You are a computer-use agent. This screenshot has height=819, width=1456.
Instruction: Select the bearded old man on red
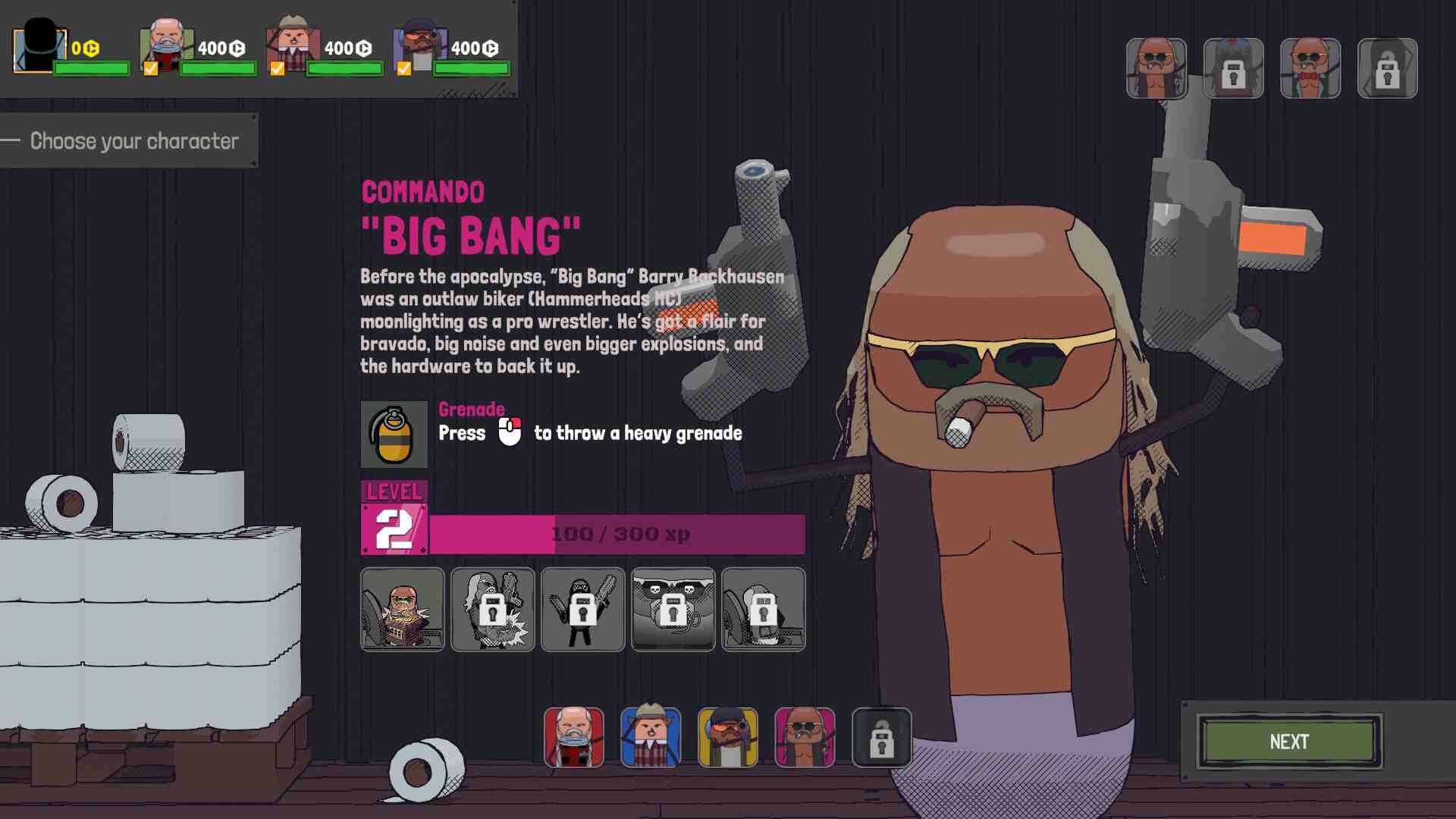point(574,737)
